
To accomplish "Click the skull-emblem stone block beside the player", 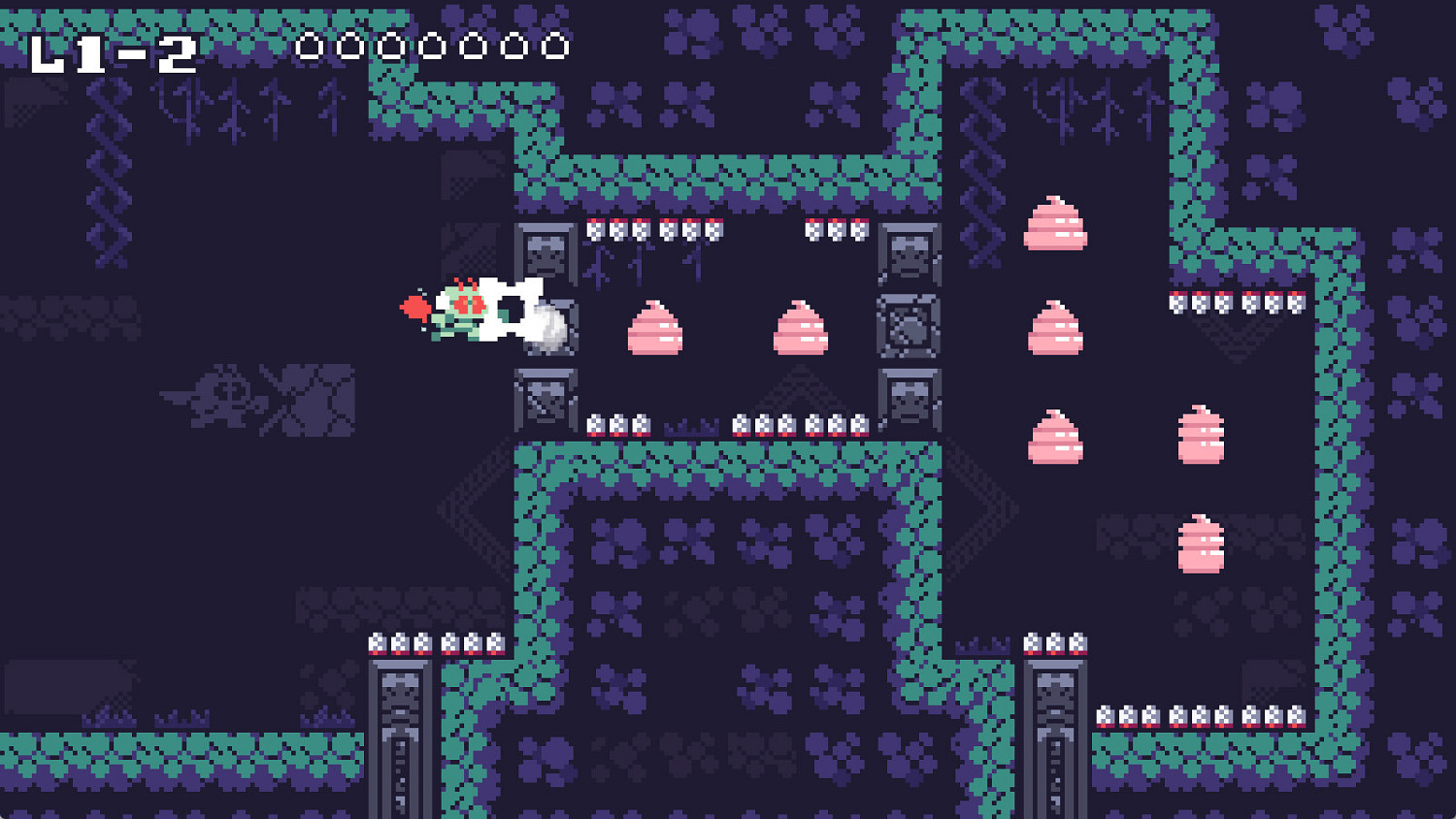I will [x=544, y=252].
